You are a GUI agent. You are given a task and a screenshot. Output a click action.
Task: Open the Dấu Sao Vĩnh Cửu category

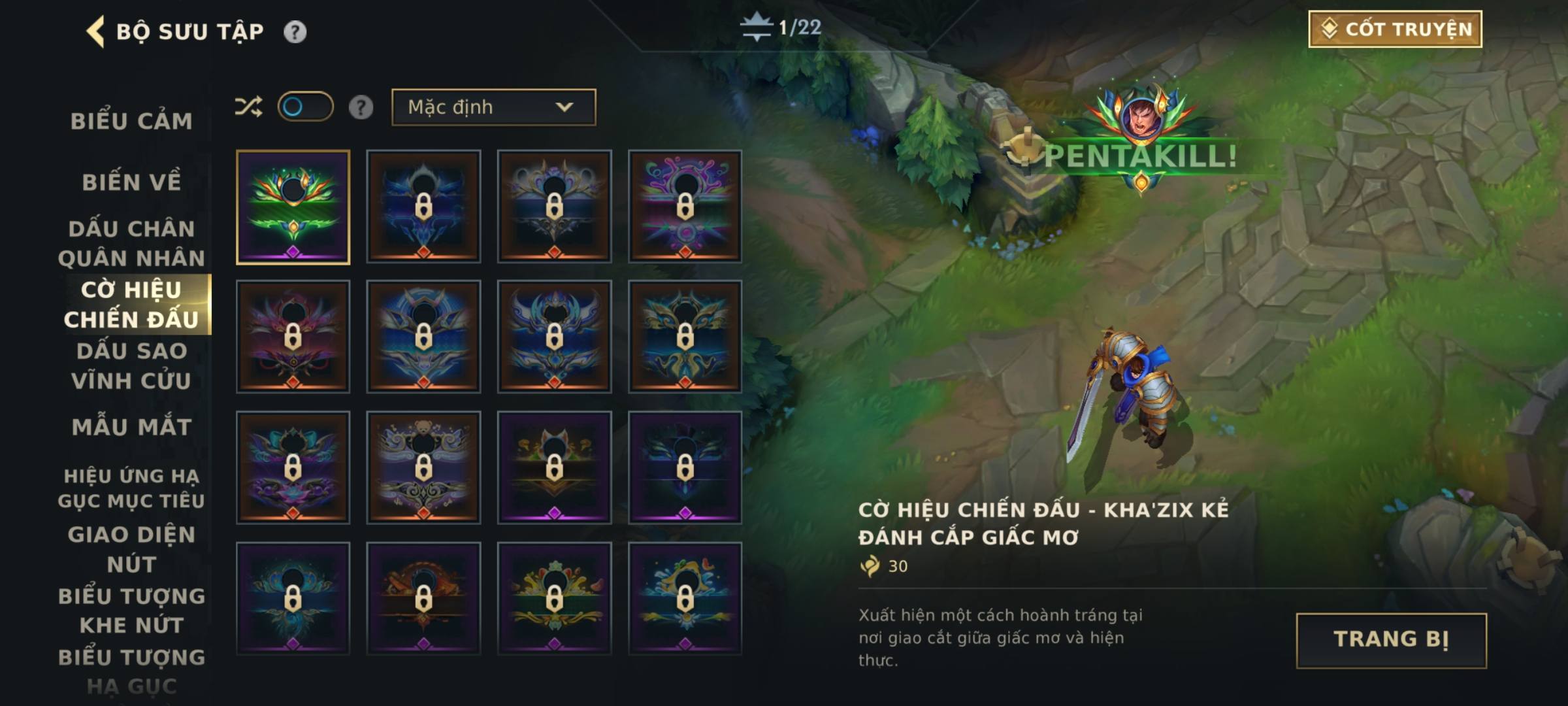[131, 365]
